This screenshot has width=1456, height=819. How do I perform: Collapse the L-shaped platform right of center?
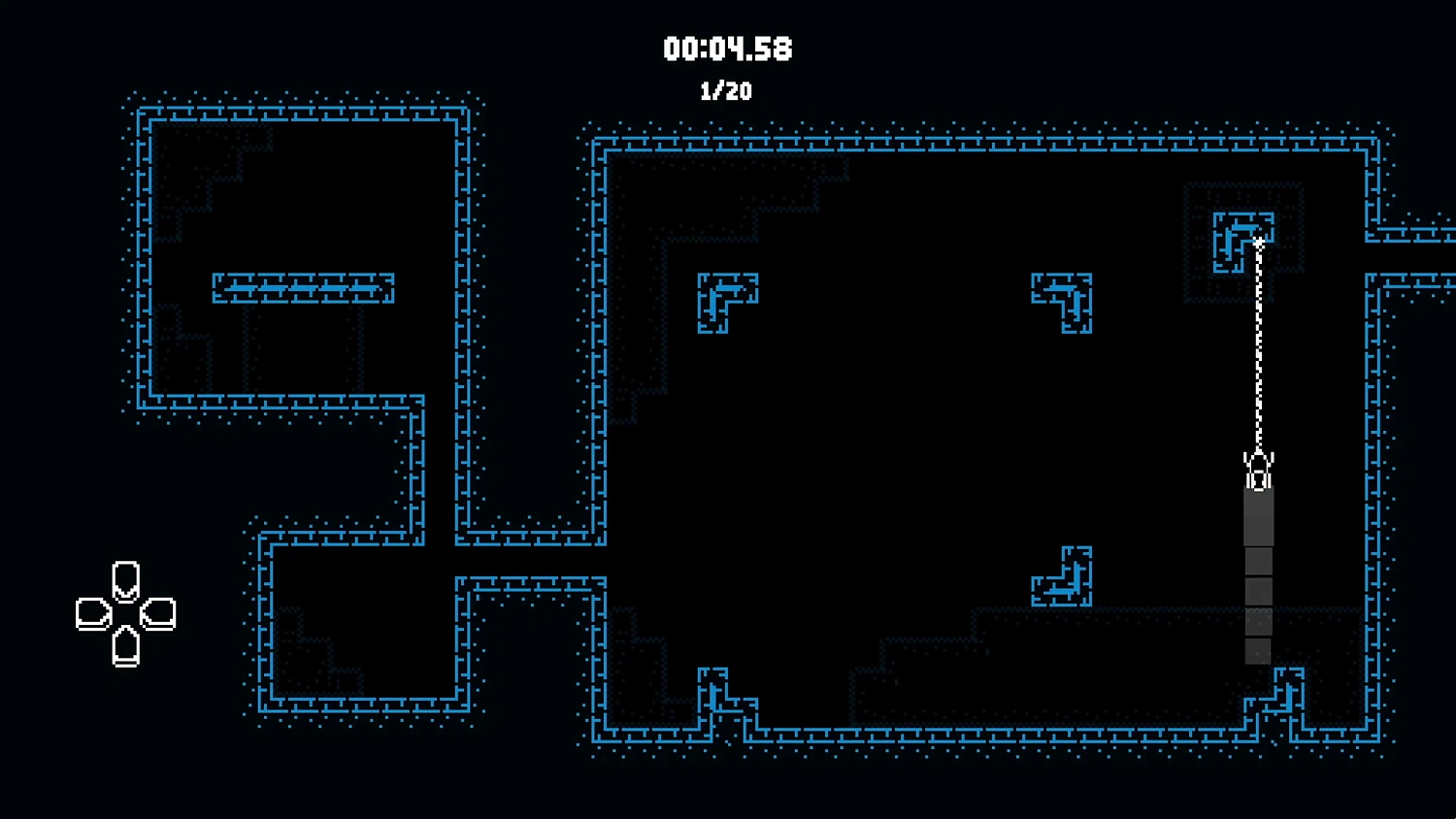pyautogui.click(x=1063, y=301)
